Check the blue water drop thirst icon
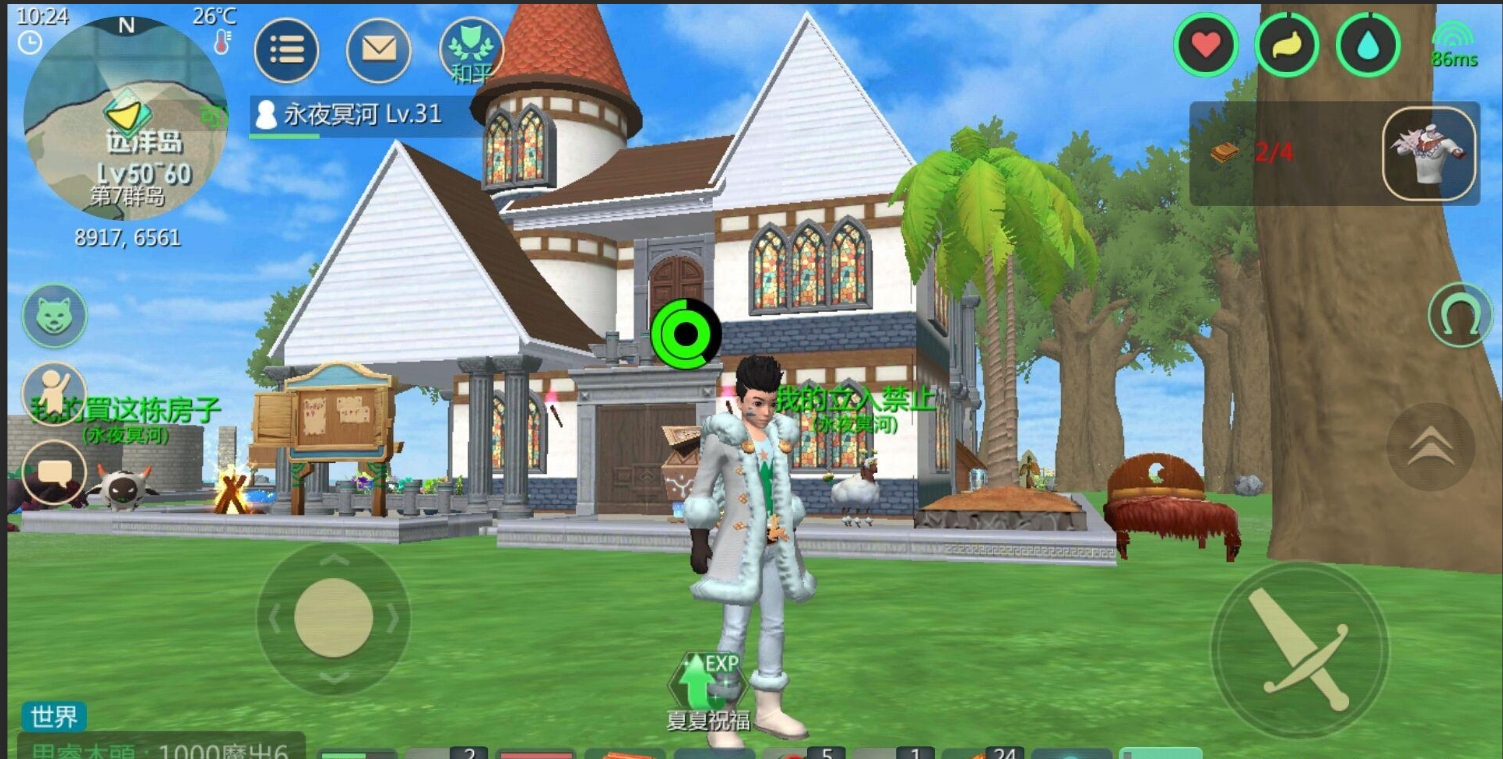This screenshot has height=759, width=1503. pos(1367,45)
